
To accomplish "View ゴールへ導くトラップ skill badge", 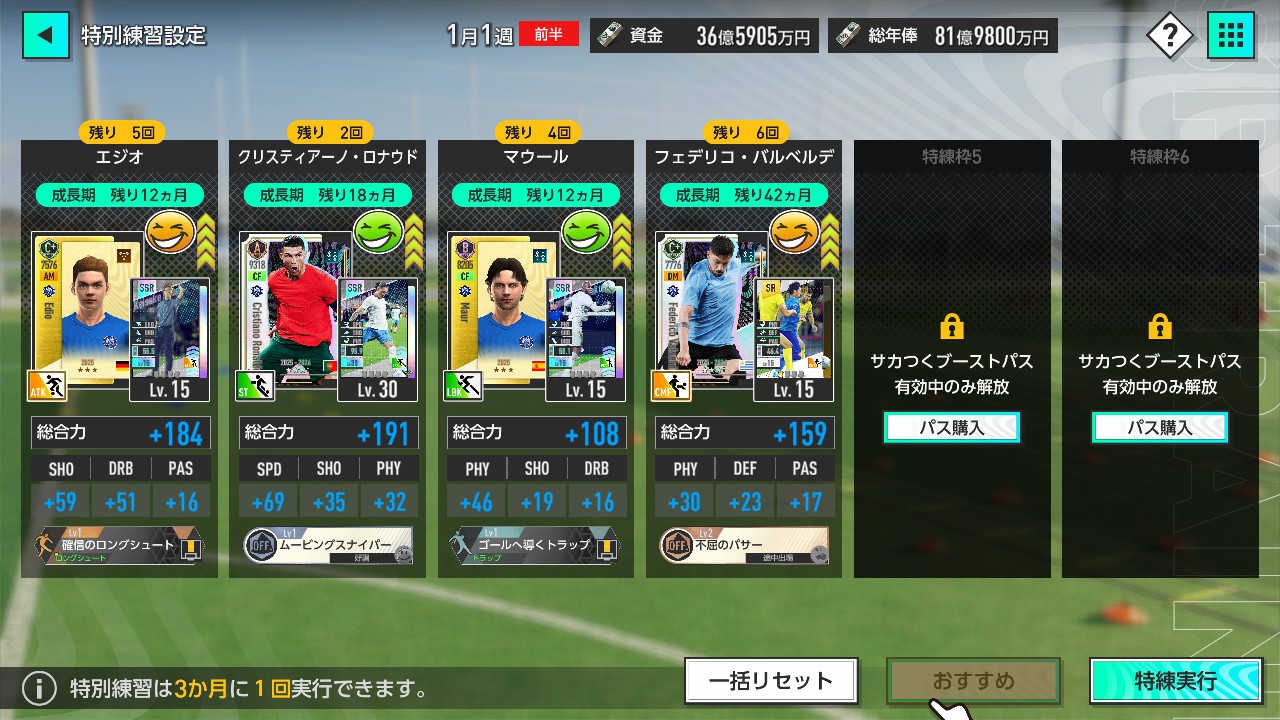I will (x=536, y=546).
